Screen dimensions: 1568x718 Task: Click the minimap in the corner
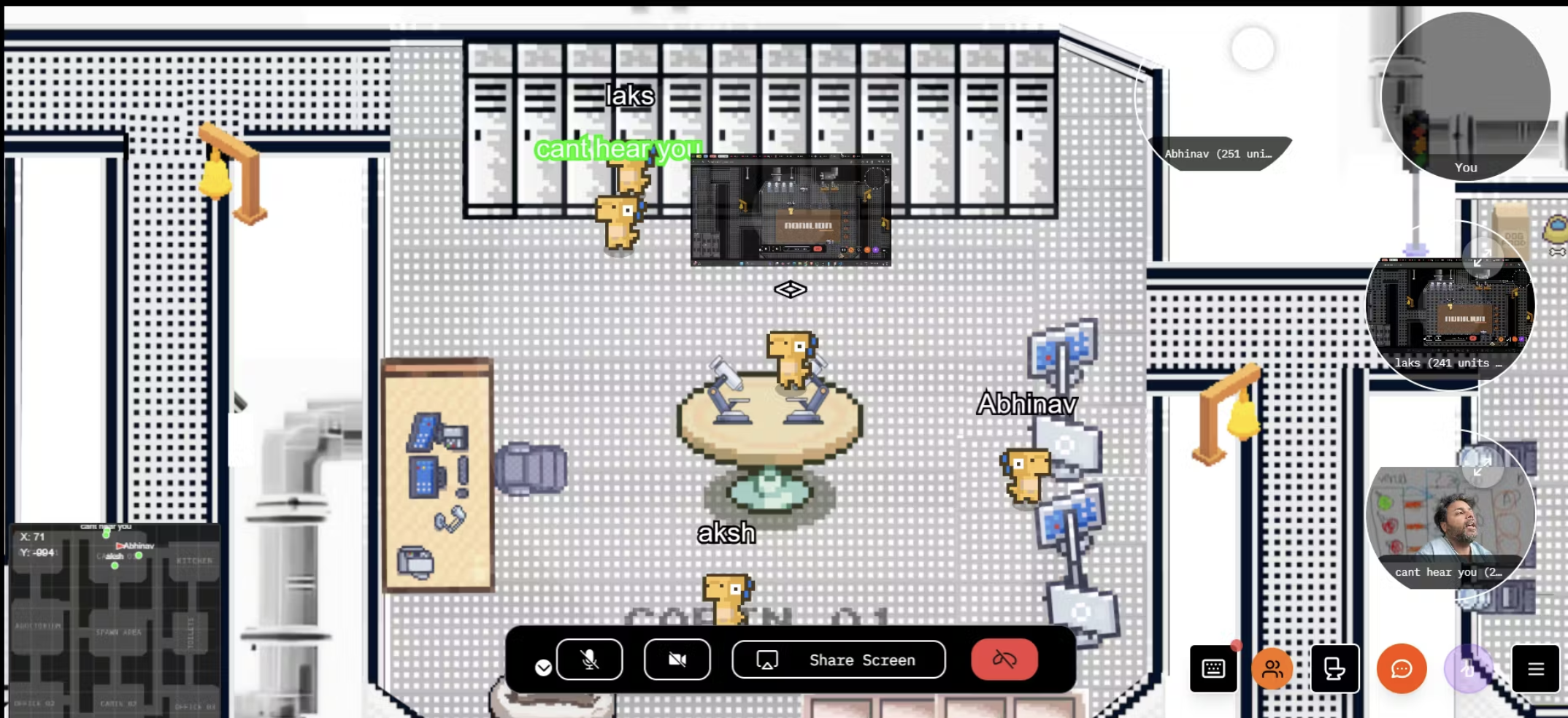coord(114,620)
